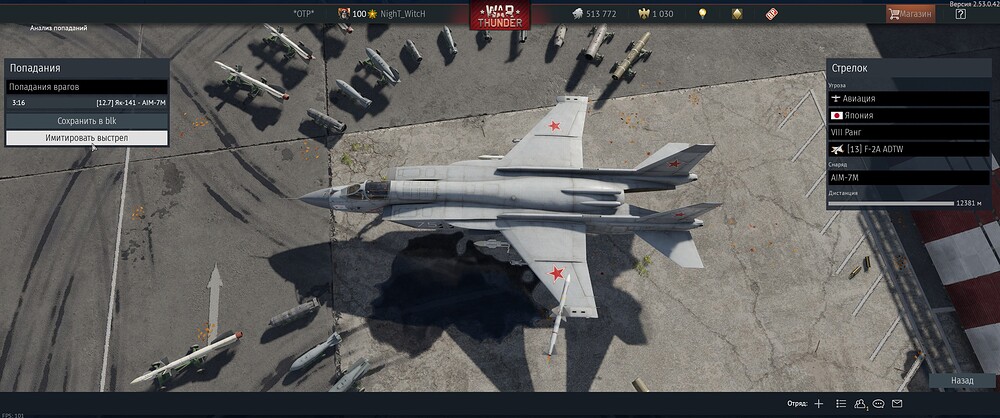1000x418 pixels.
Task: Open the question mark help button
Action: pos(961,14)
